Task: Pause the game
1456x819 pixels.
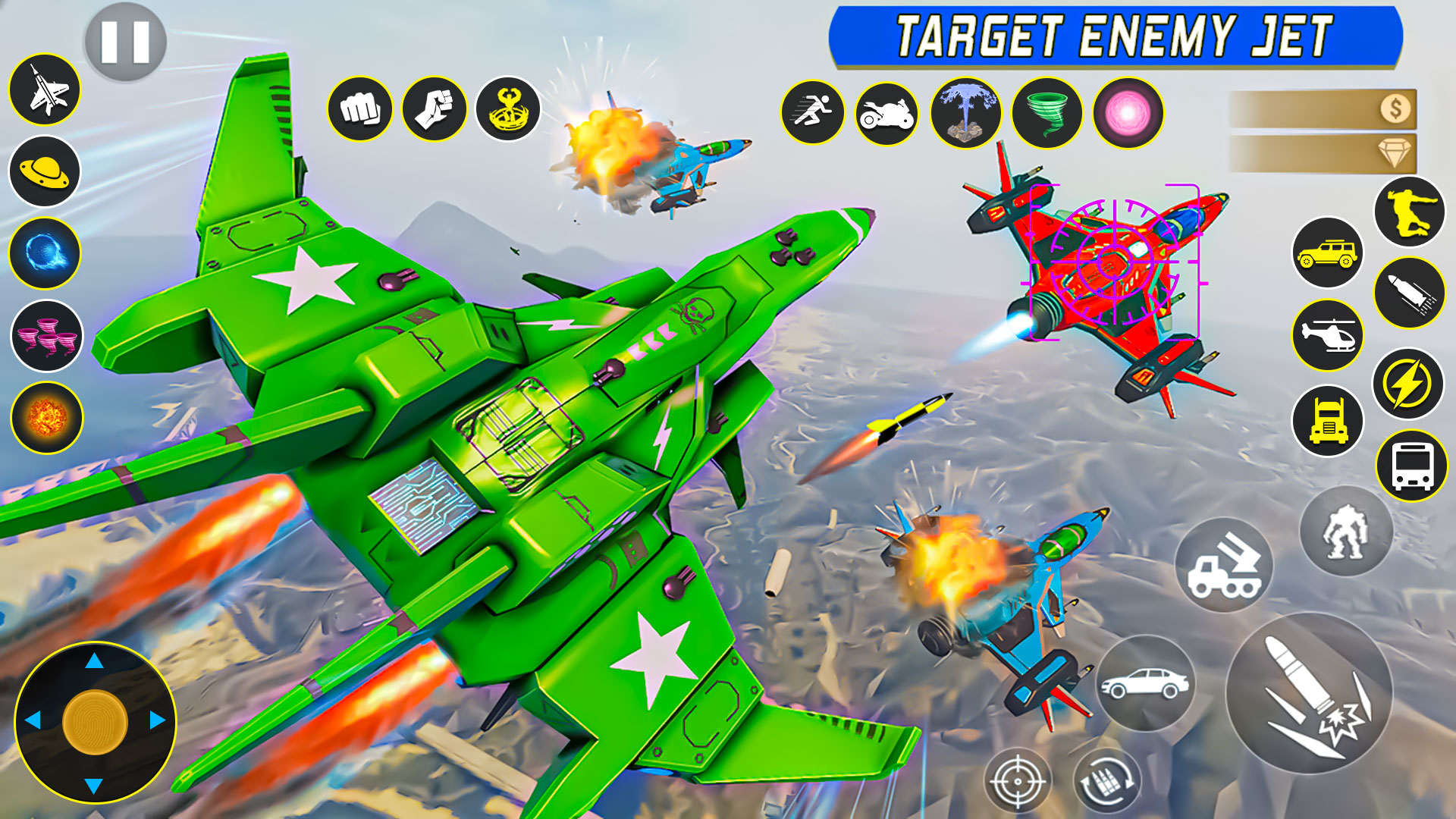Action: click(x=125, y=42)
